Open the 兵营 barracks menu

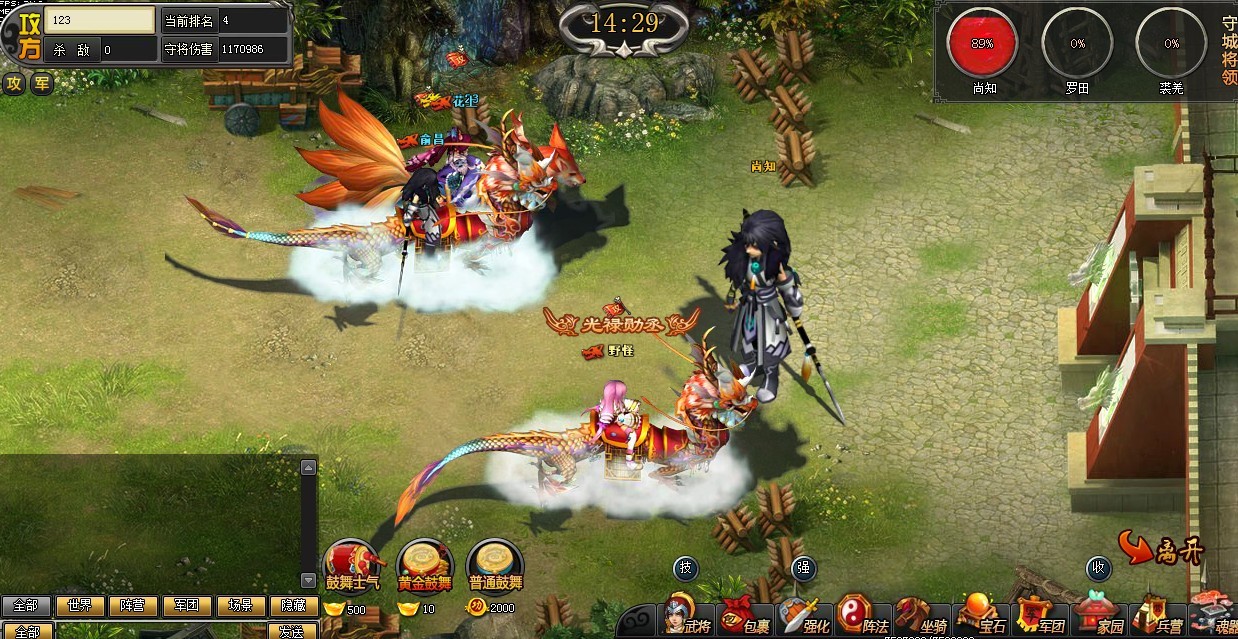tap(1156, 619)
